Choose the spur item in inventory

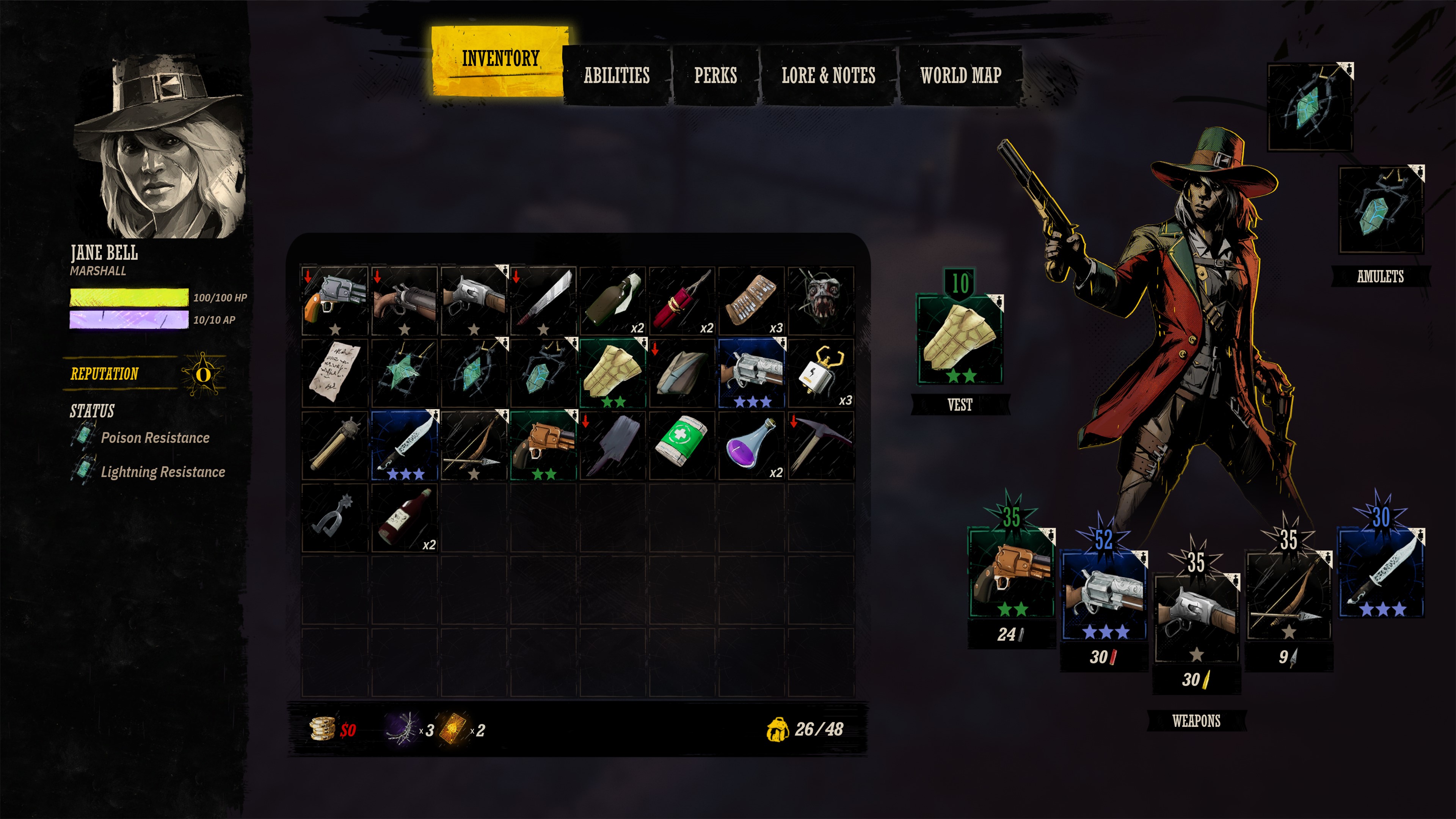(334, 517)
